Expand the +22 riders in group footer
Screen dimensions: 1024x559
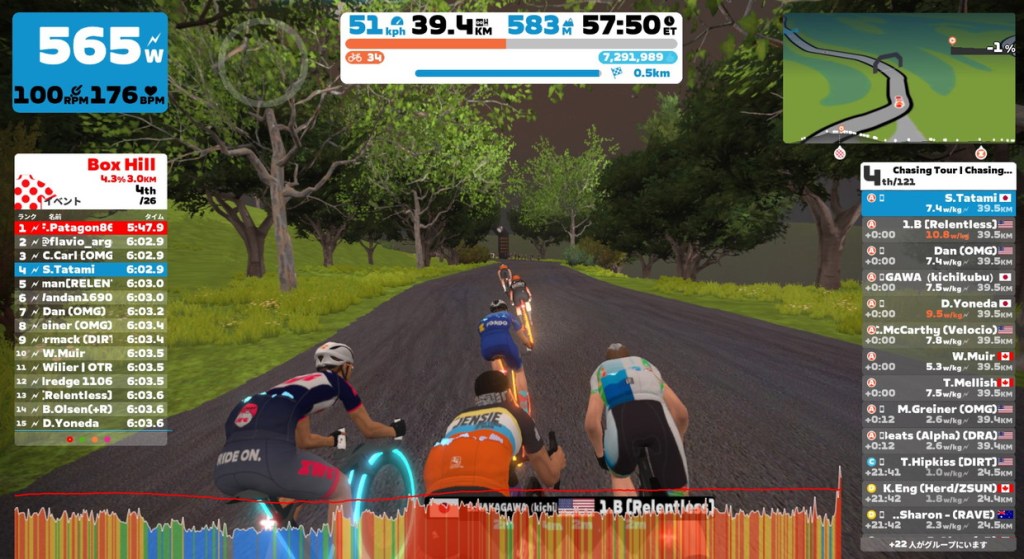pyautogui.click(x=938, y=542)
